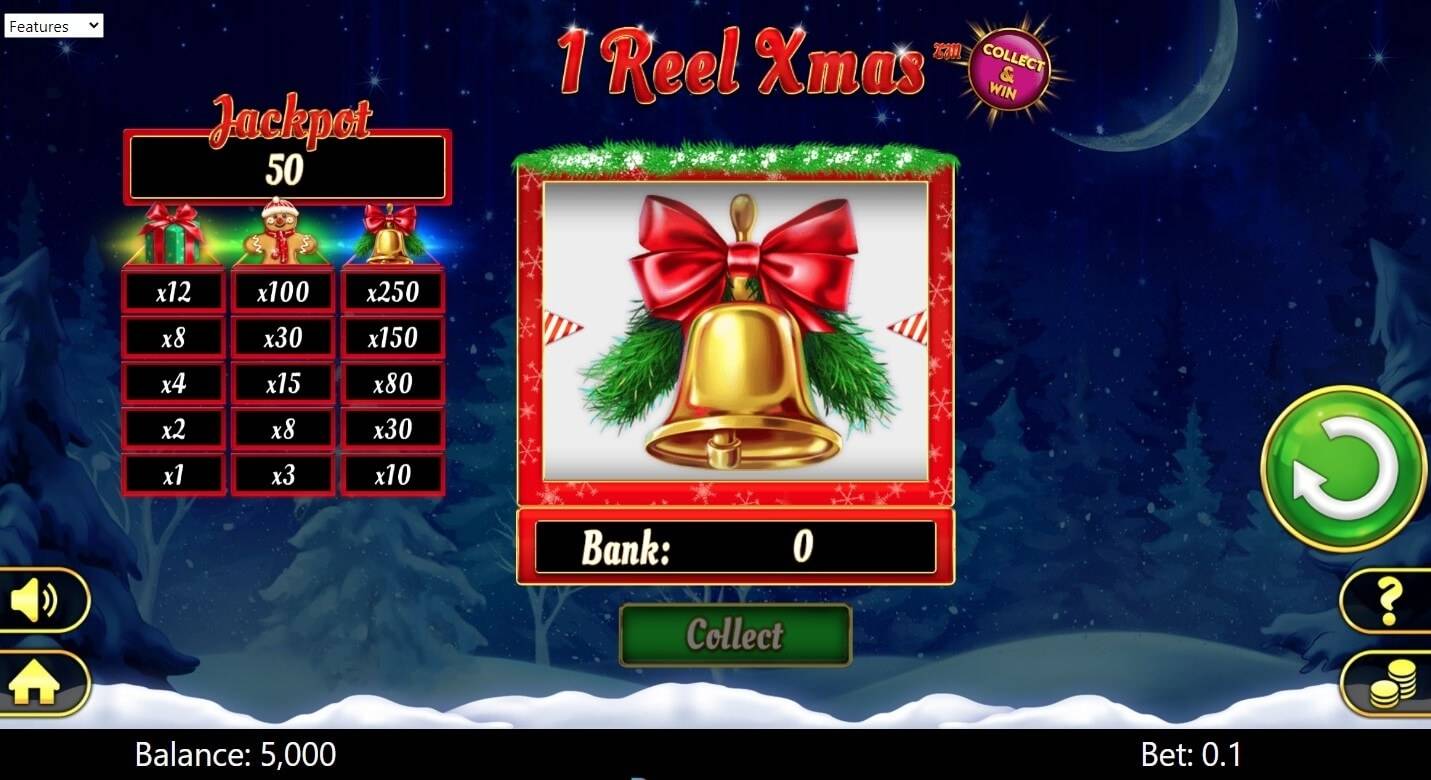Open the game help screen
Screen dimensions: 1431x780
pos(1391,600)
